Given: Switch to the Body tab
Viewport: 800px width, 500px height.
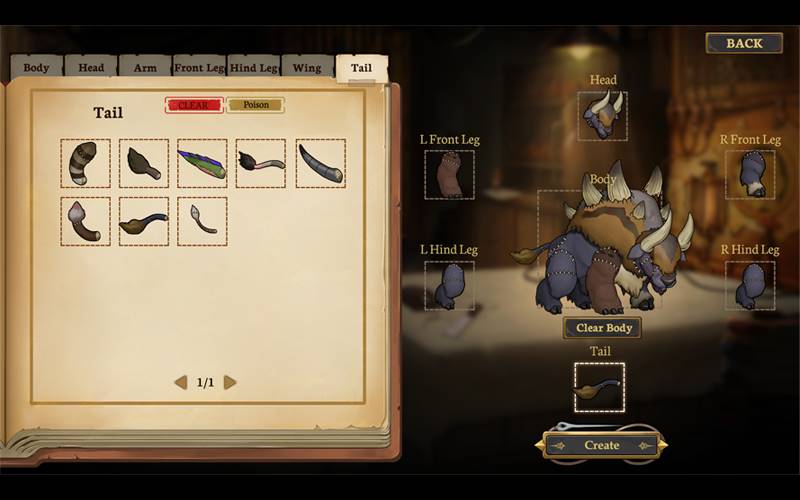Looking at the screenshot, I should [x=36, y=68].
